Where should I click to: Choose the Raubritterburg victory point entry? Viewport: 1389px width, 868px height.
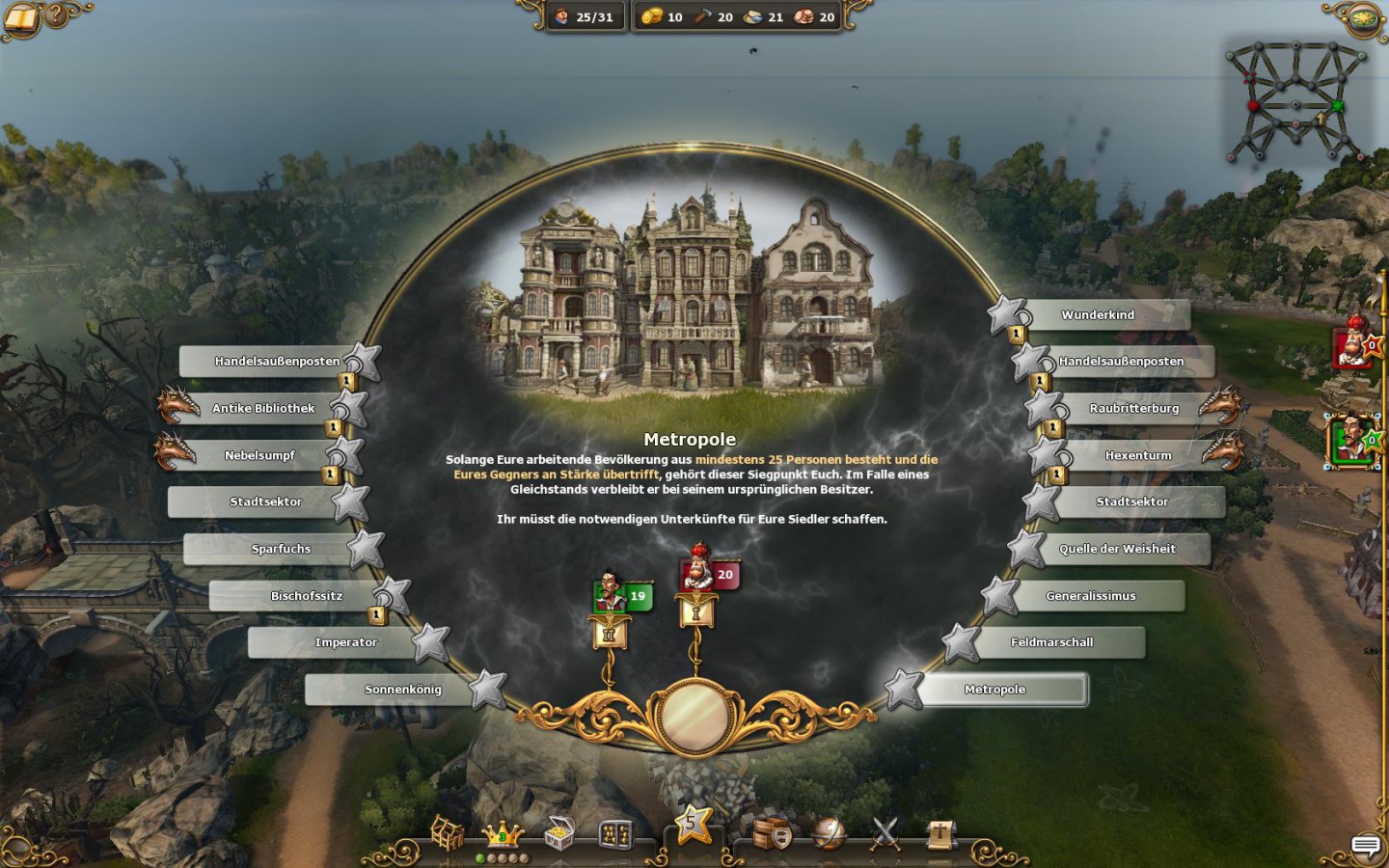click(1133, 409)
